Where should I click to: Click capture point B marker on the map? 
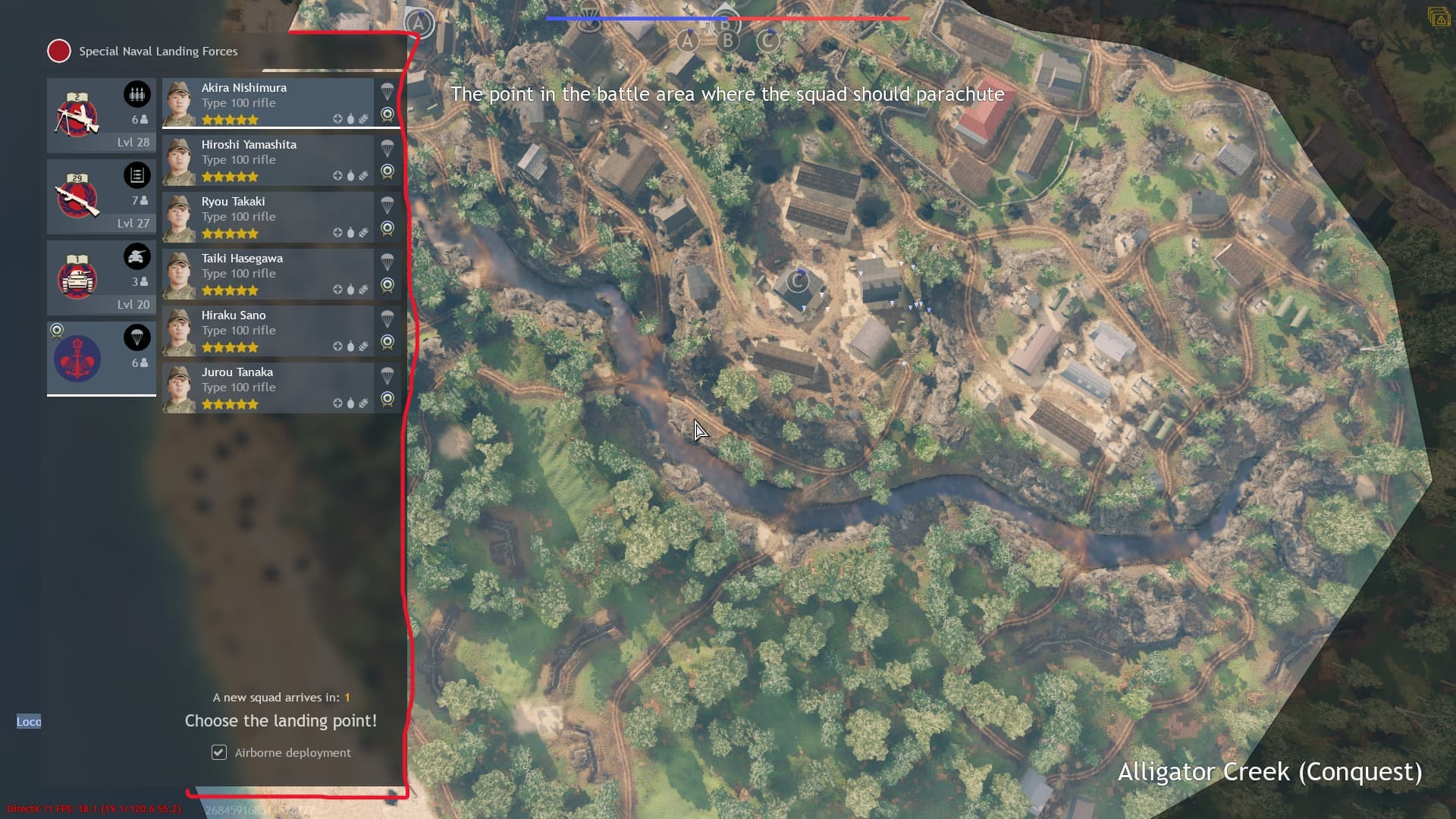click(x=727, y=42)
